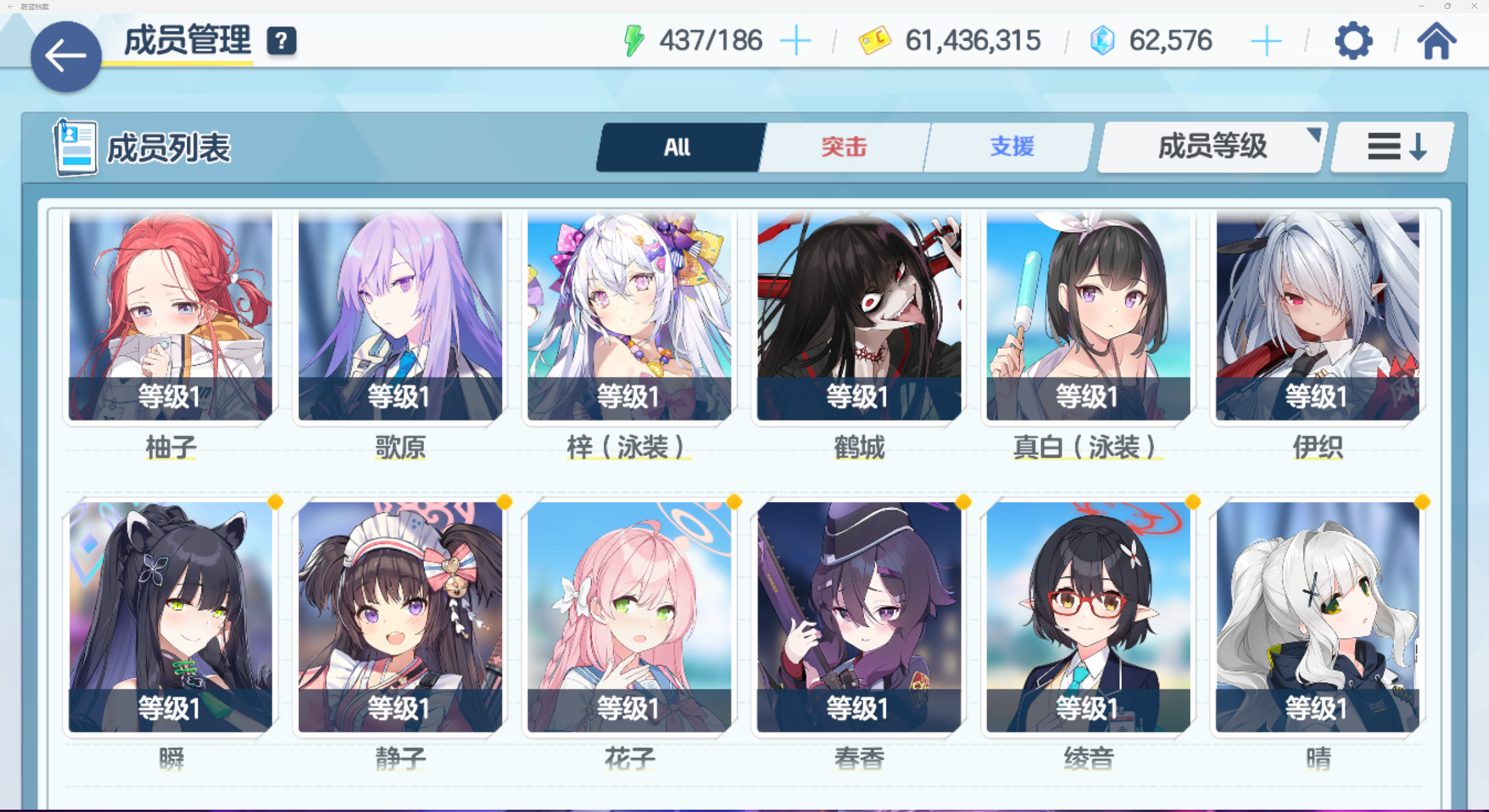Switch to the 突击 tab
1489x812 pixels.
click(x=843, y=147)
